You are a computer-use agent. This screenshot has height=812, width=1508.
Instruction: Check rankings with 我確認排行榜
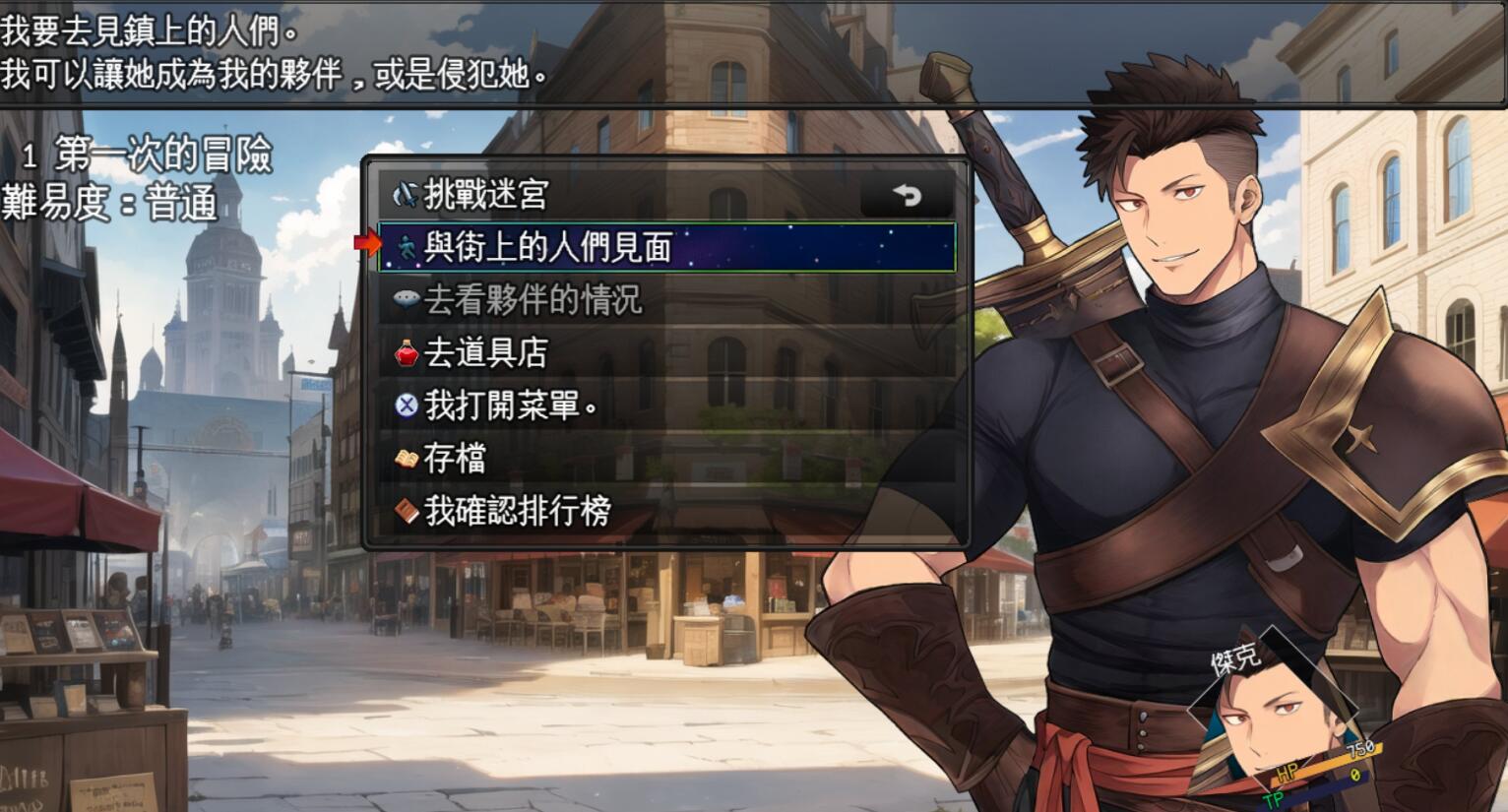tap(517, 511)
